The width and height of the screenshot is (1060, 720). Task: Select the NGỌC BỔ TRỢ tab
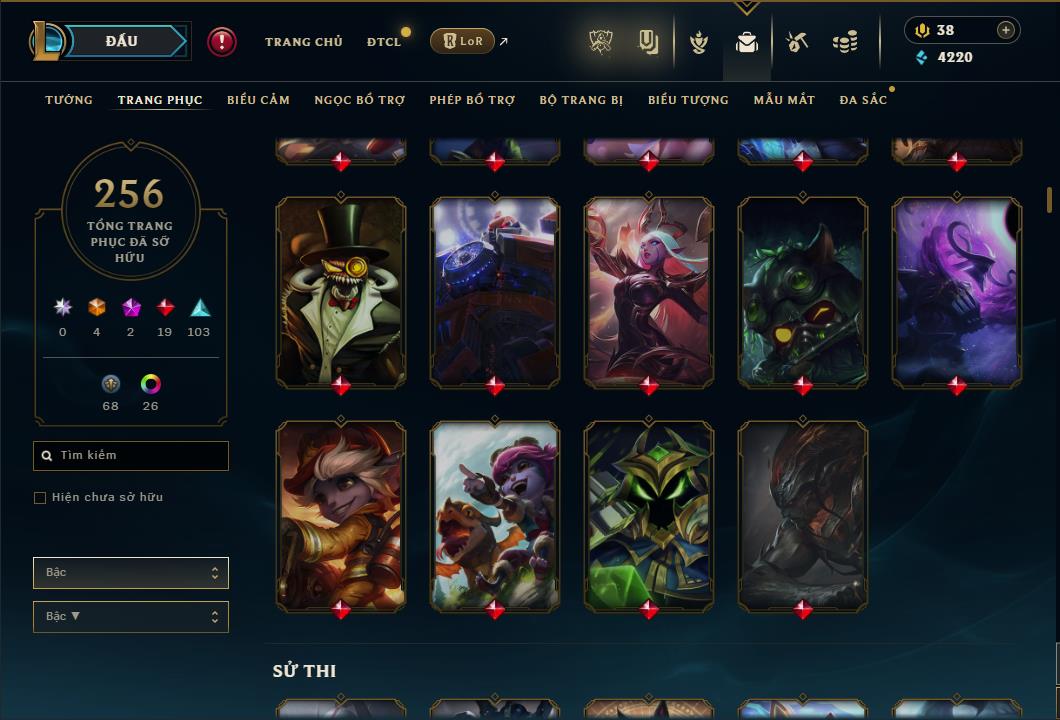pos(360,100)
